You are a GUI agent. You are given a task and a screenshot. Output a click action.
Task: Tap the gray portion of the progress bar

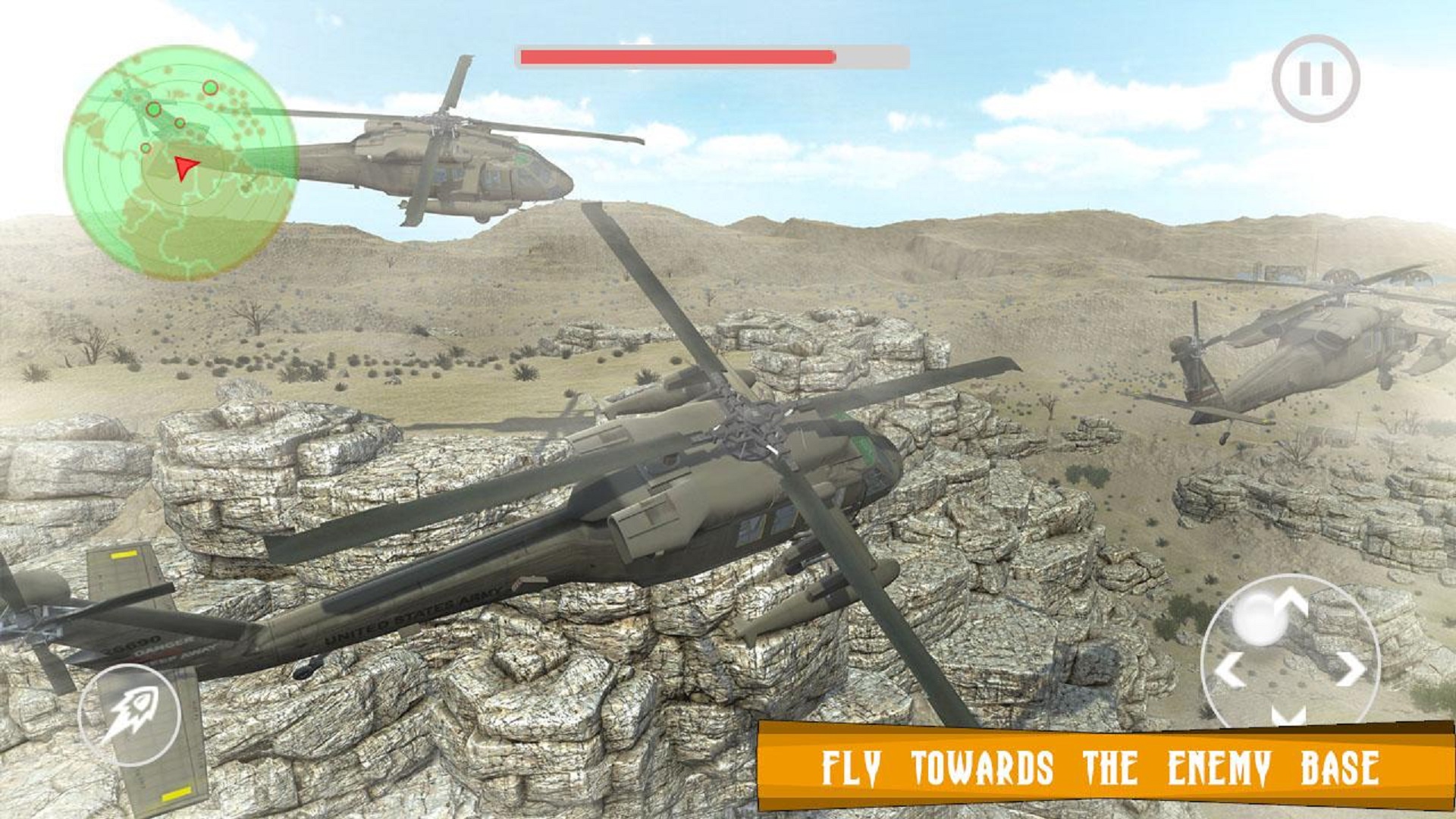point(872,55)
